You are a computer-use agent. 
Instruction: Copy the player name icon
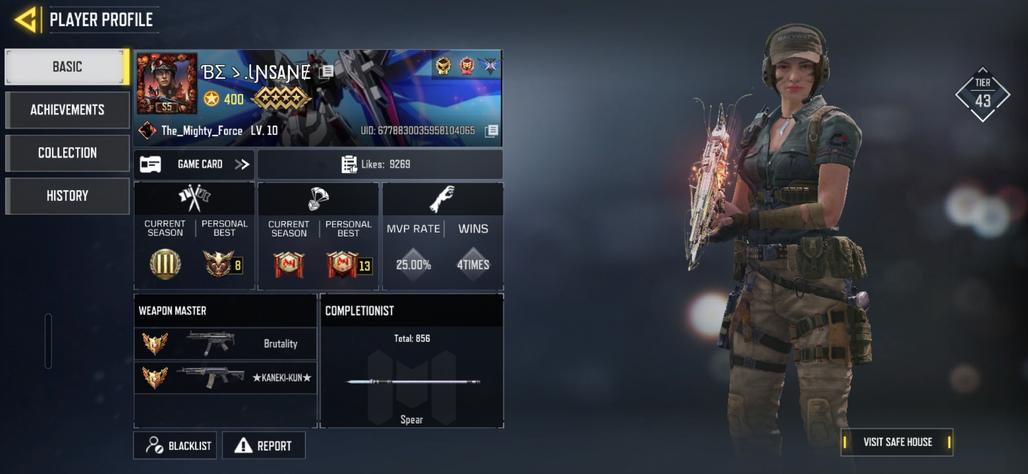click(326, 72)
